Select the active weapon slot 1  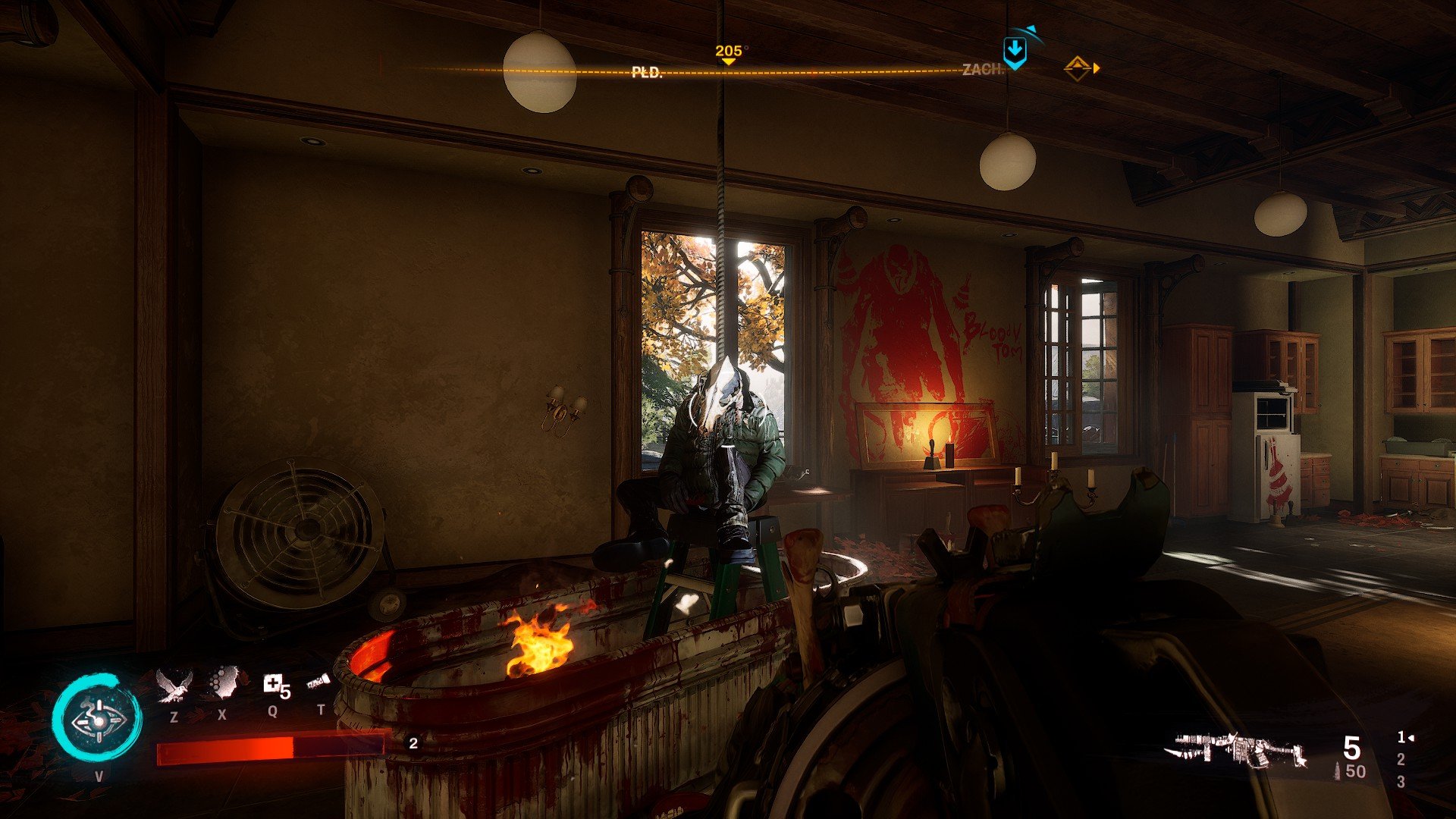coord(1403,737)
